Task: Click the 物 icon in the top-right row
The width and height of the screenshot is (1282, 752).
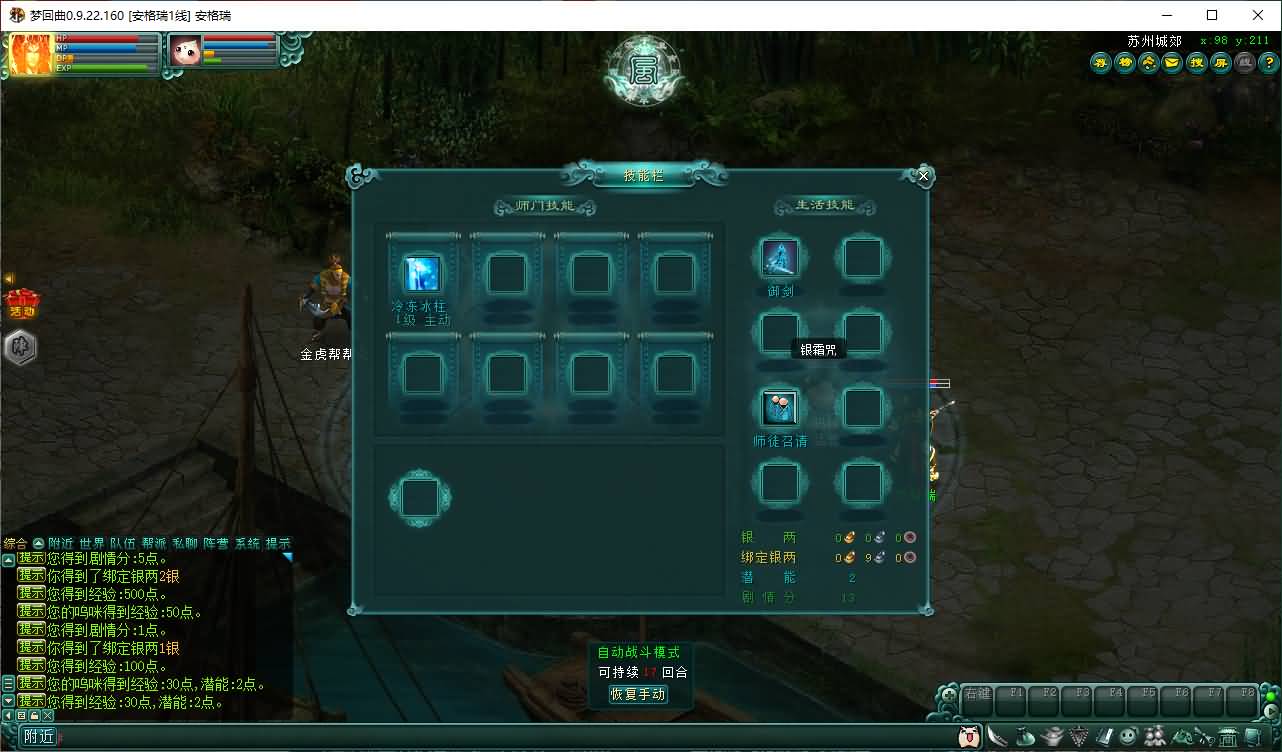Action: [1124, 62]
